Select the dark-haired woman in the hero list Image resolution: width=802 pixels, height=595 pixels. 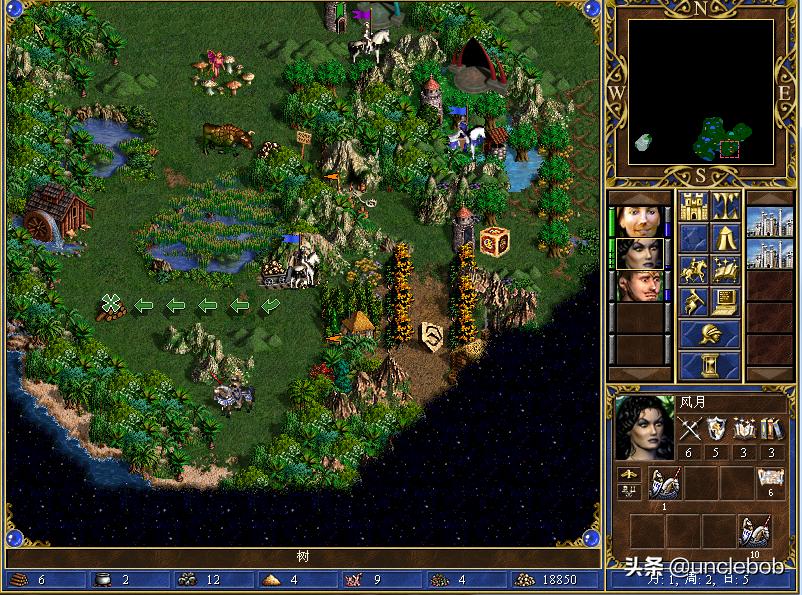[x=636, y=254]
